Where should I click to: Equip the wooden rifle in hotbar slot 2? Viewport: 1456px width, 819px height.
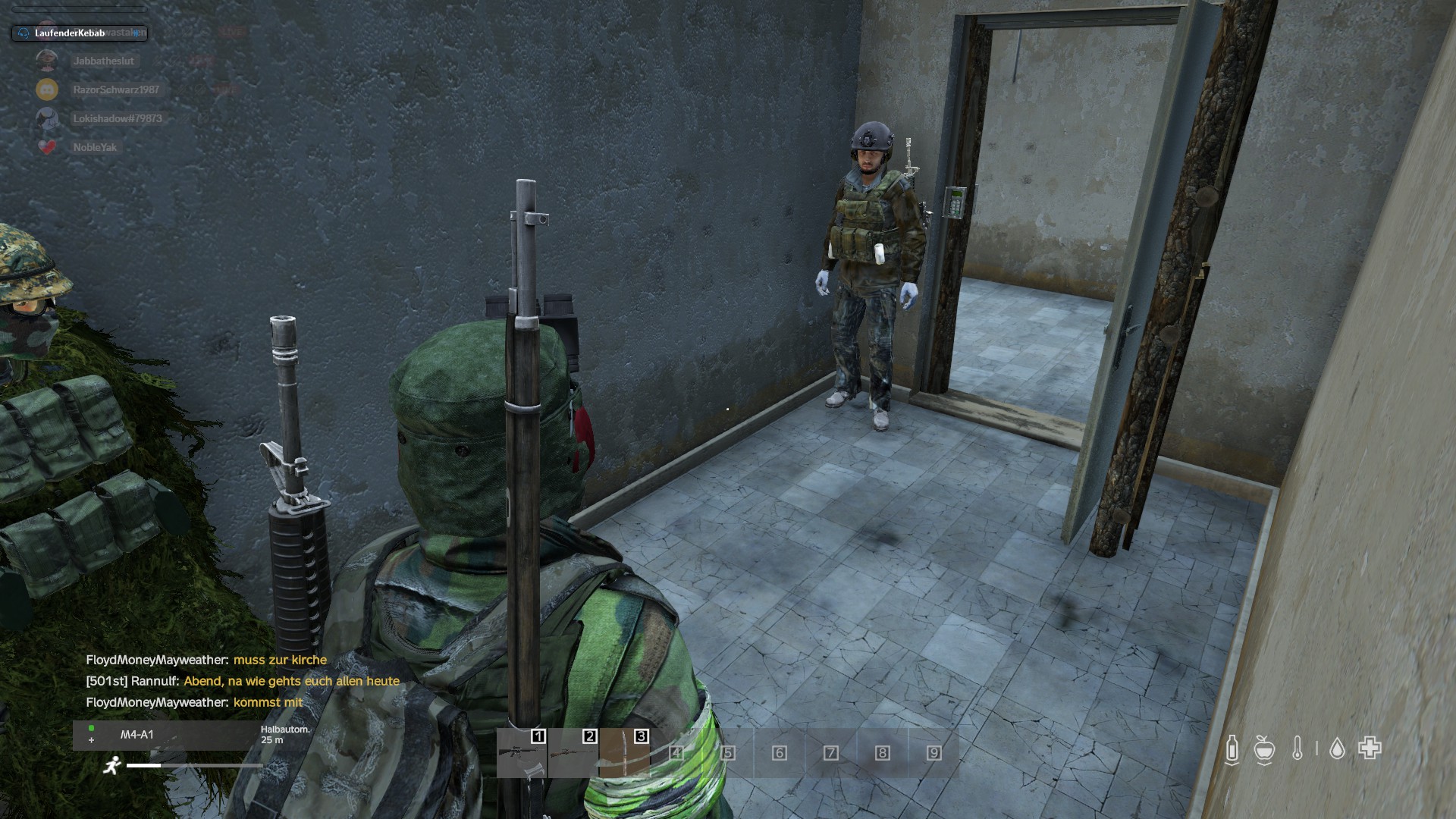tap(573, 752)
